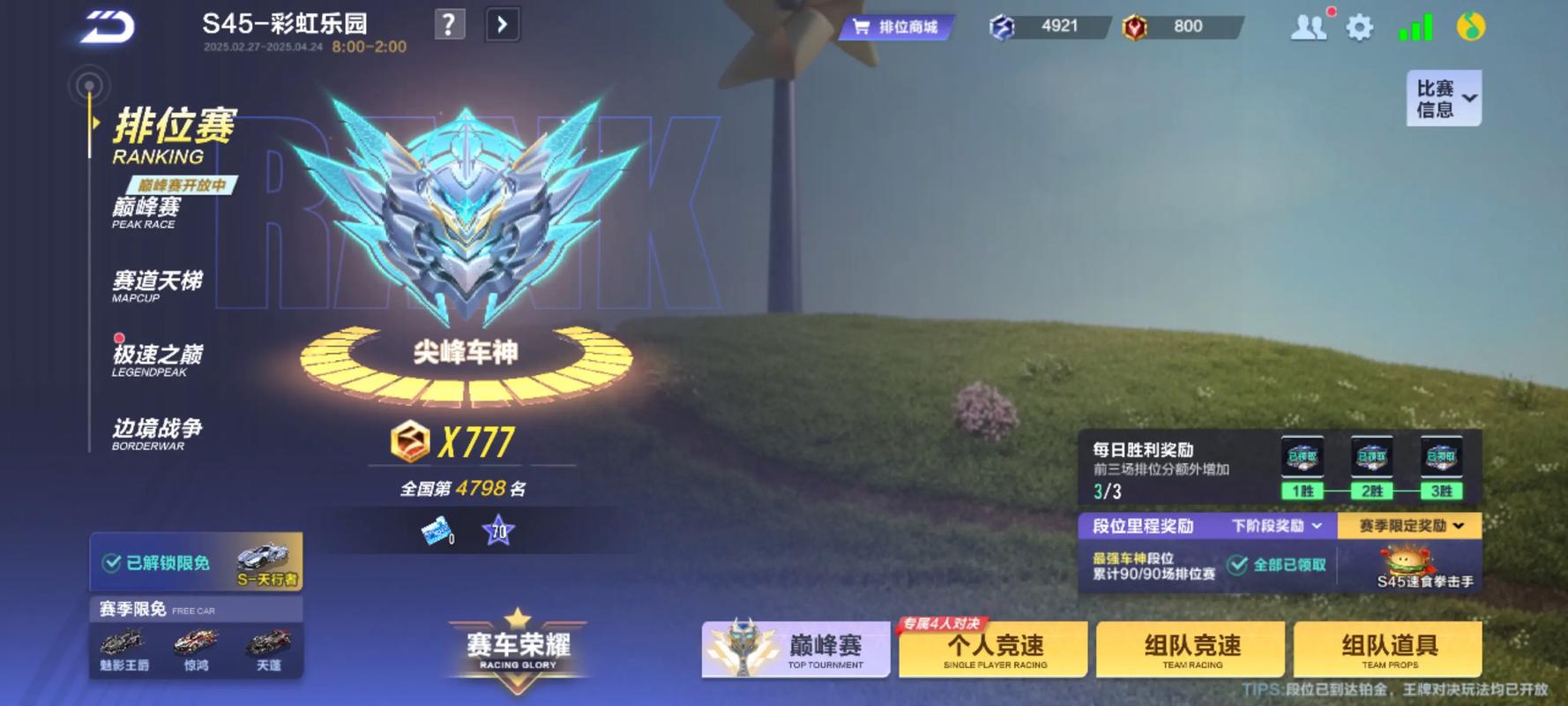Image resolution: width=1568 pixels, height=706 pixels.
Task: Start 组队竞速 team racing
Action: click(1191, 650)
